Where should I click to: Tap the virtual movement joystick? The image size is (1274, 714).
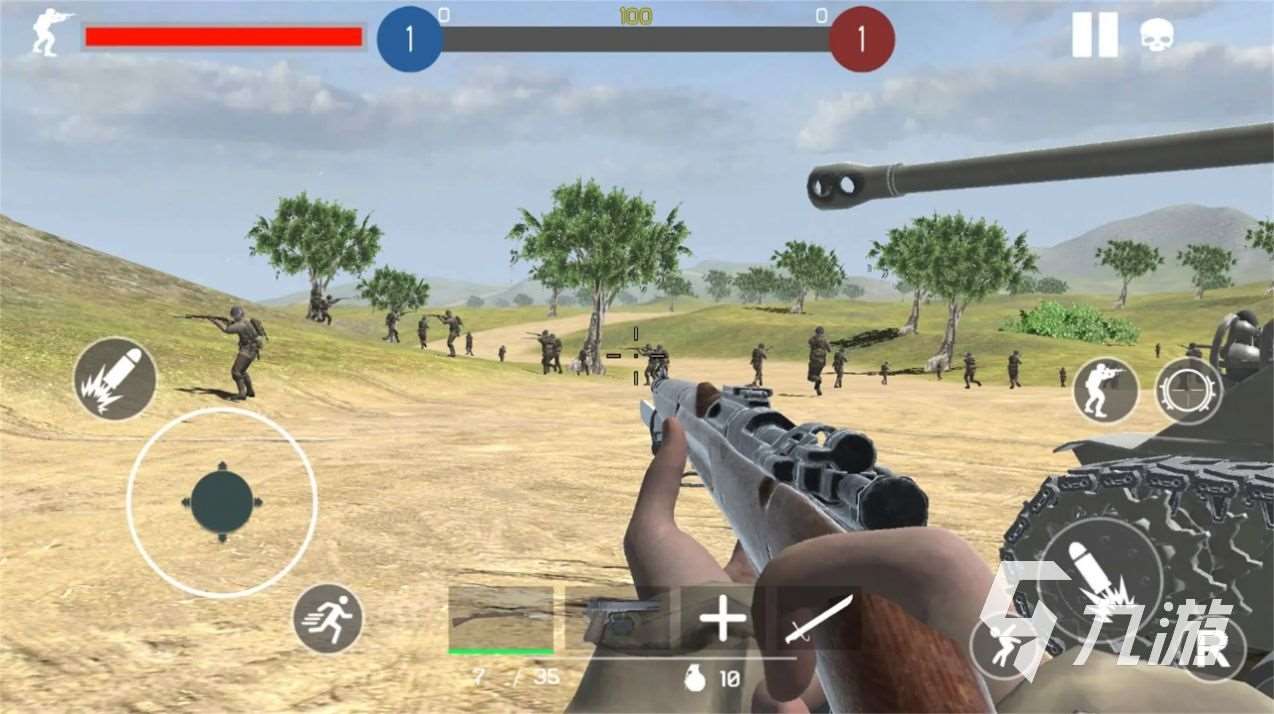coord(222,502)
